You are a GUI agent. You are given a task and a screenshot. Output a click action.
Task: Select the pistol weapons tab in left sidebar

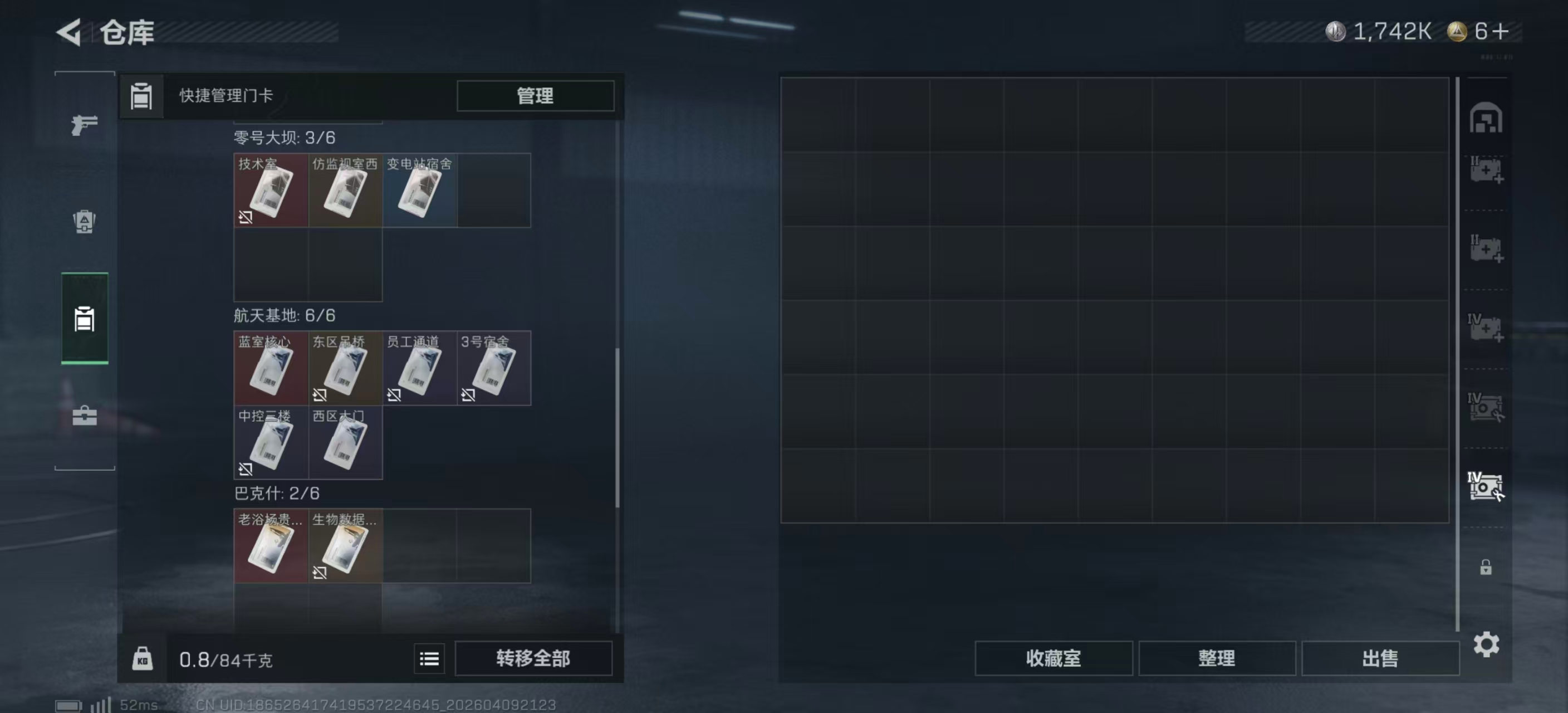coord(84,124)
